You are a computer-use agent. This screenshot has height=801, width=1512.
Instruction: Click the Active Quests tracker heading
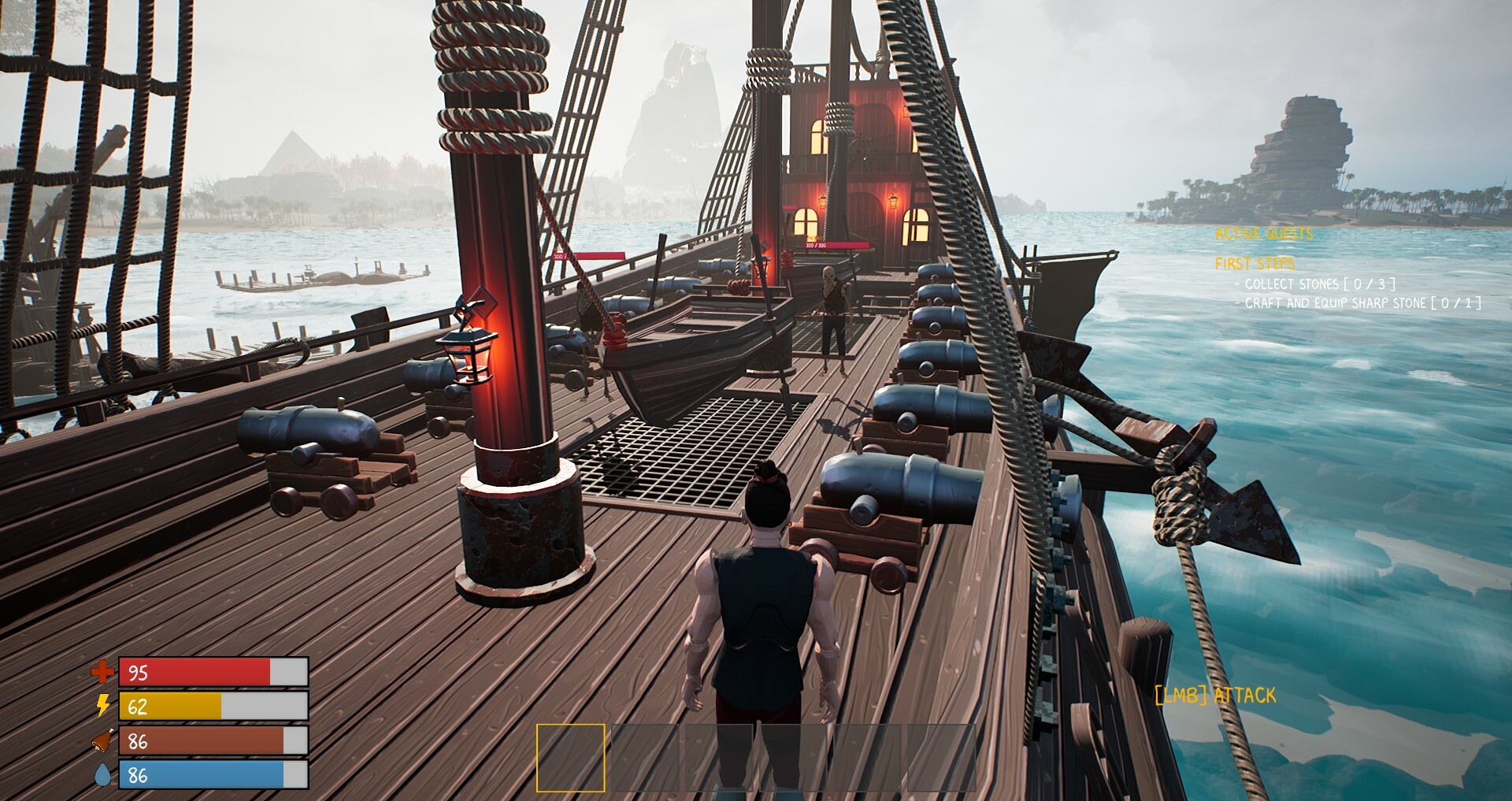pos(1264,234)
